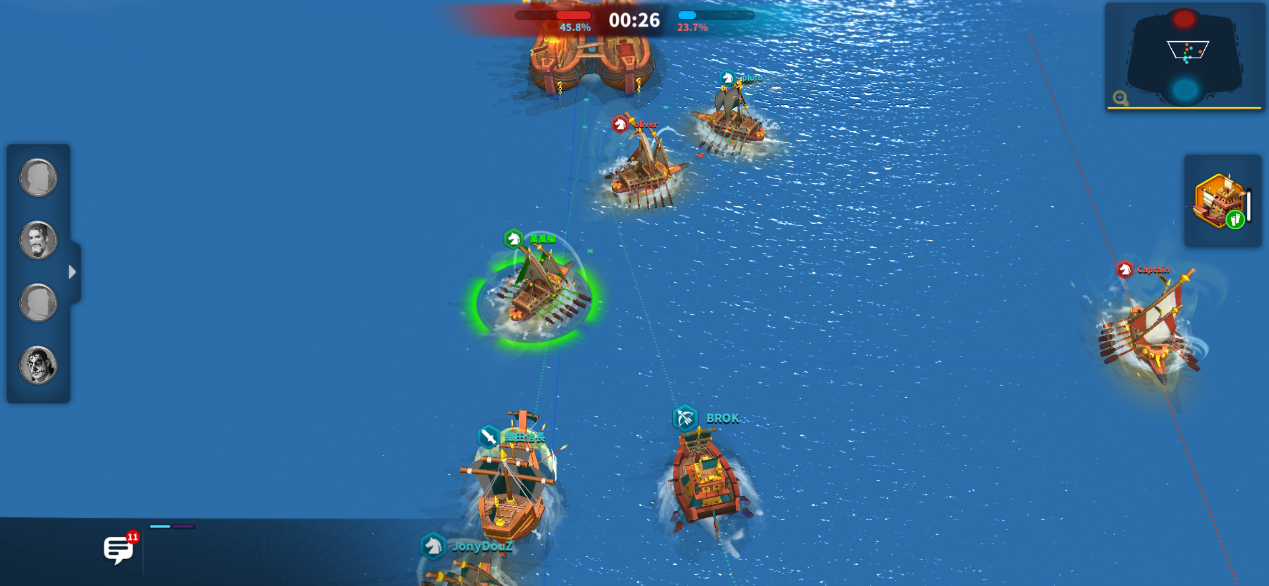Zoom the minimap with the magnifier icon
This screenshot has height=586, width=1269.
pyautogui.click(x=1121, y=98)
